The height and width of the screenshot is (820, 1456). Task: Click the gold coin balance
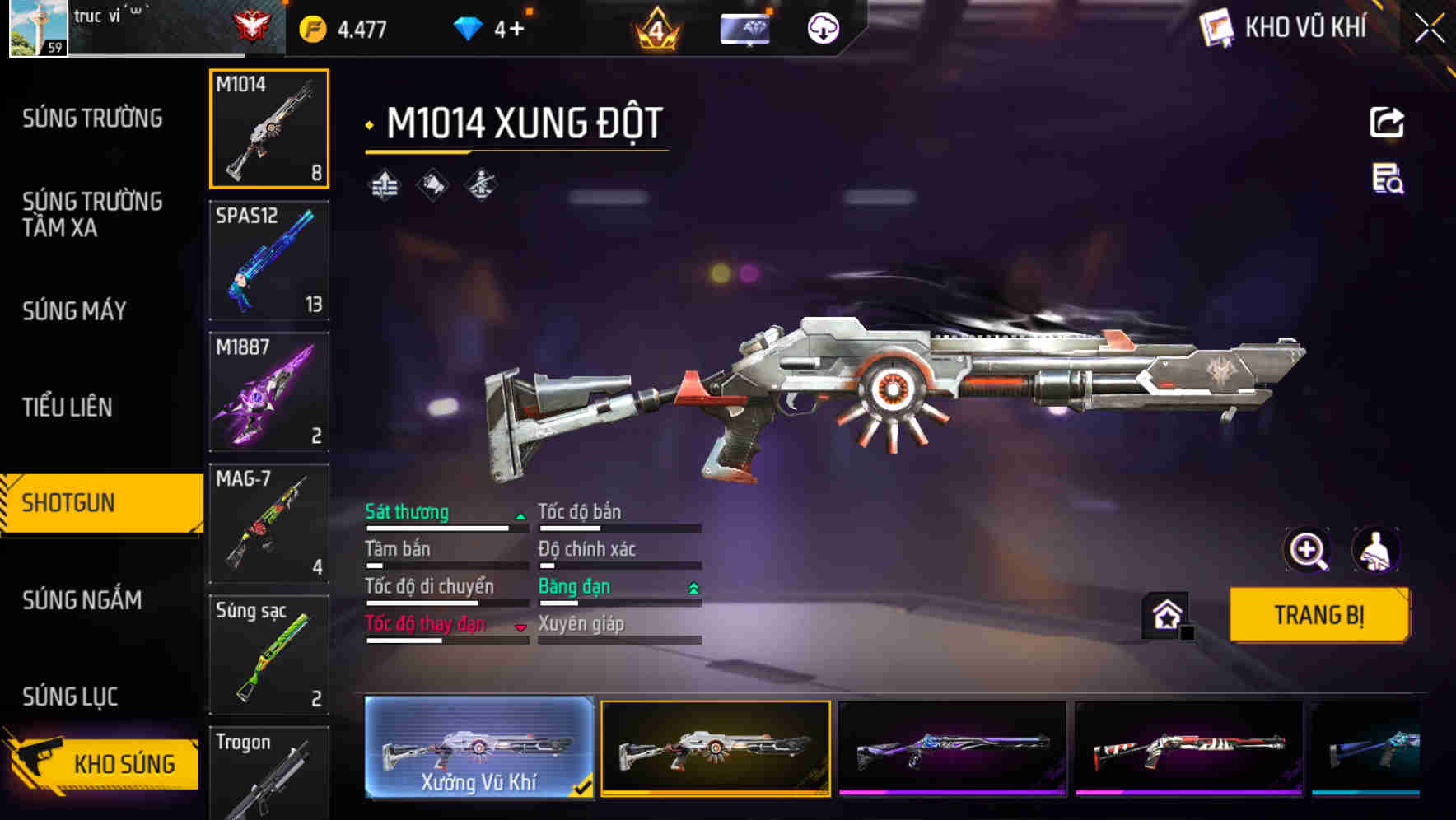(x=344, y=30)
